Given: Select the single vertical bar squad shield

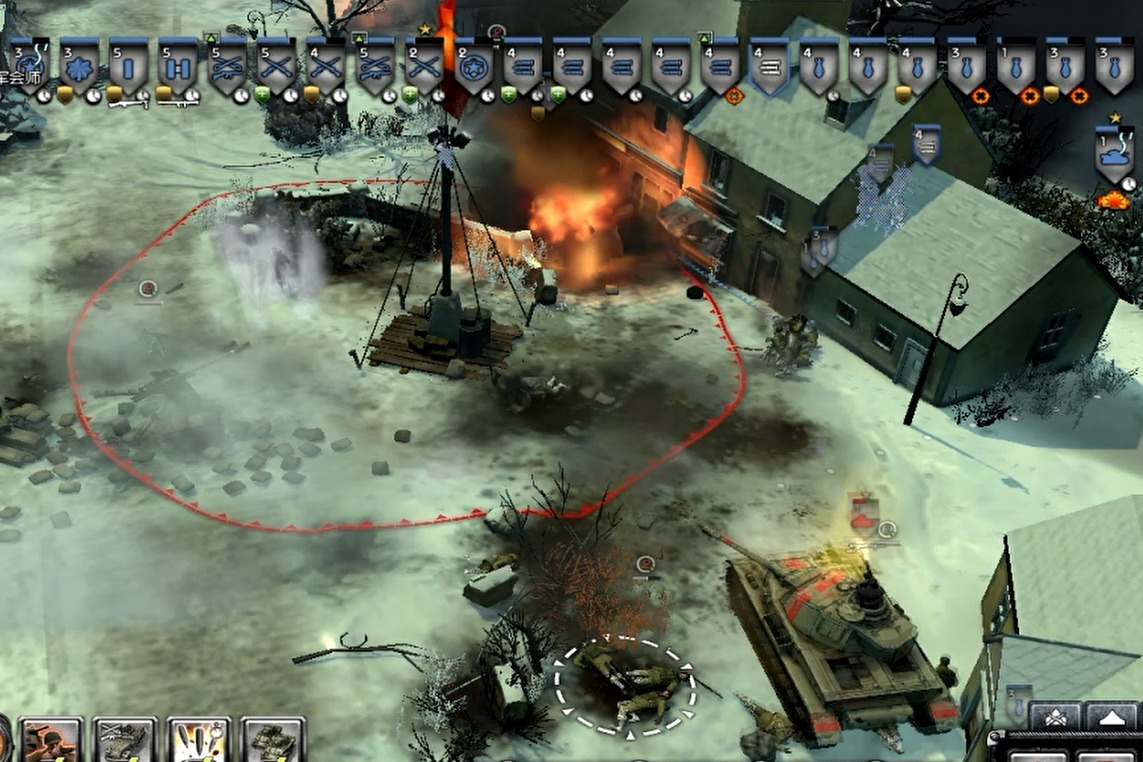Looking at the screenshot, I should (x=128, y=67).
